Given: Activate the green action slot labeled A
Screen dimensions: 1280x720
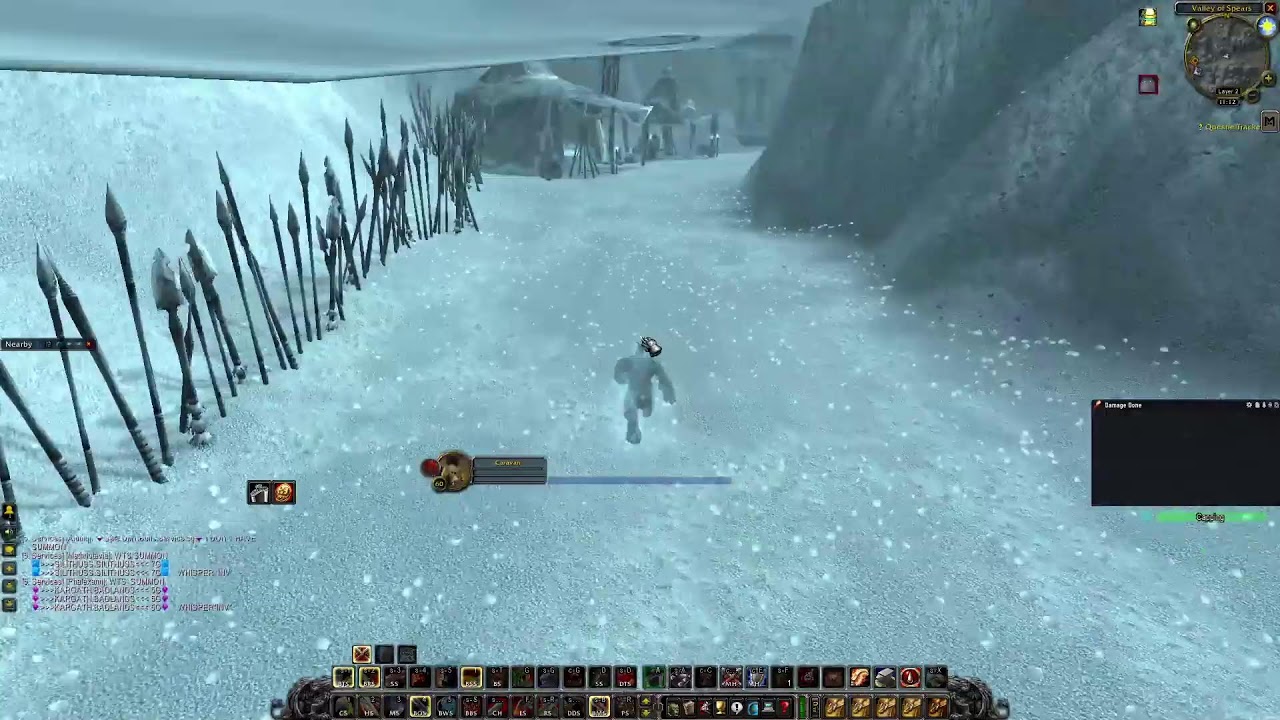Looking at the screenshot, I should pyautogui.click(x=653, y=678).
